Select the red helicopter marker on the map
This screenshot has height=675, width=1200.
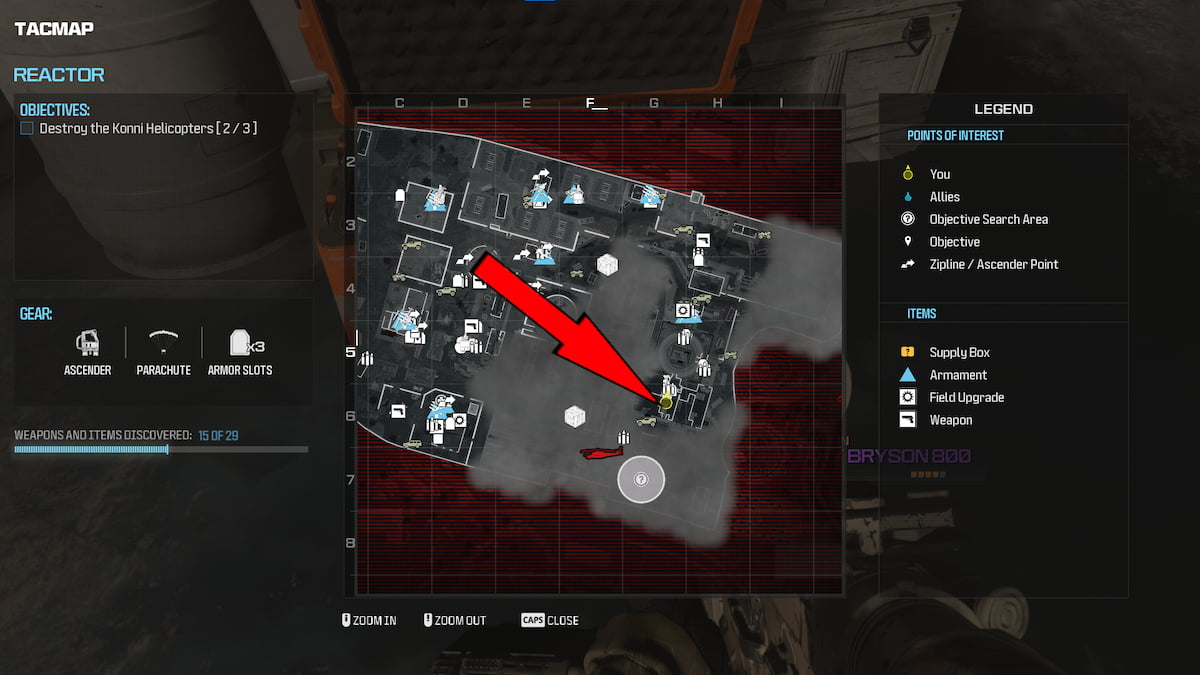[x=602, y=453]
